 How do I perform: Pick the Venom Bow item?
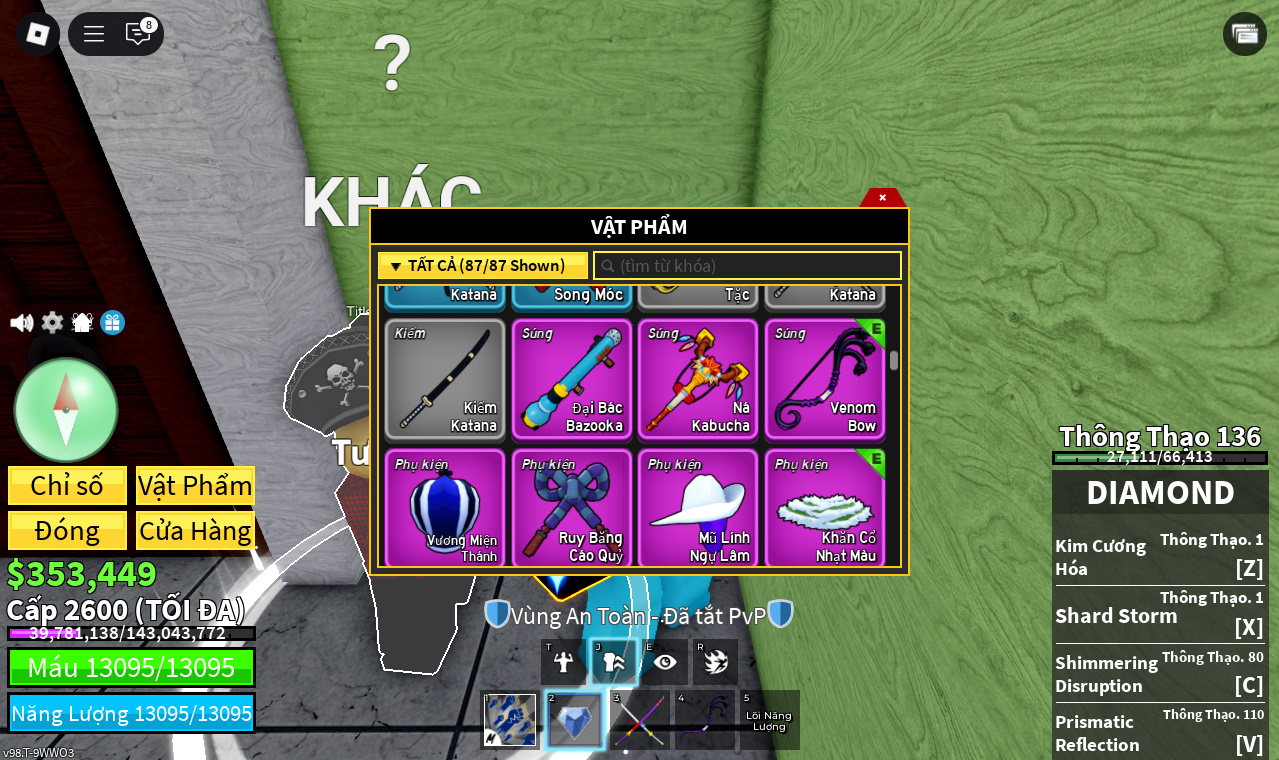[825, 380]
